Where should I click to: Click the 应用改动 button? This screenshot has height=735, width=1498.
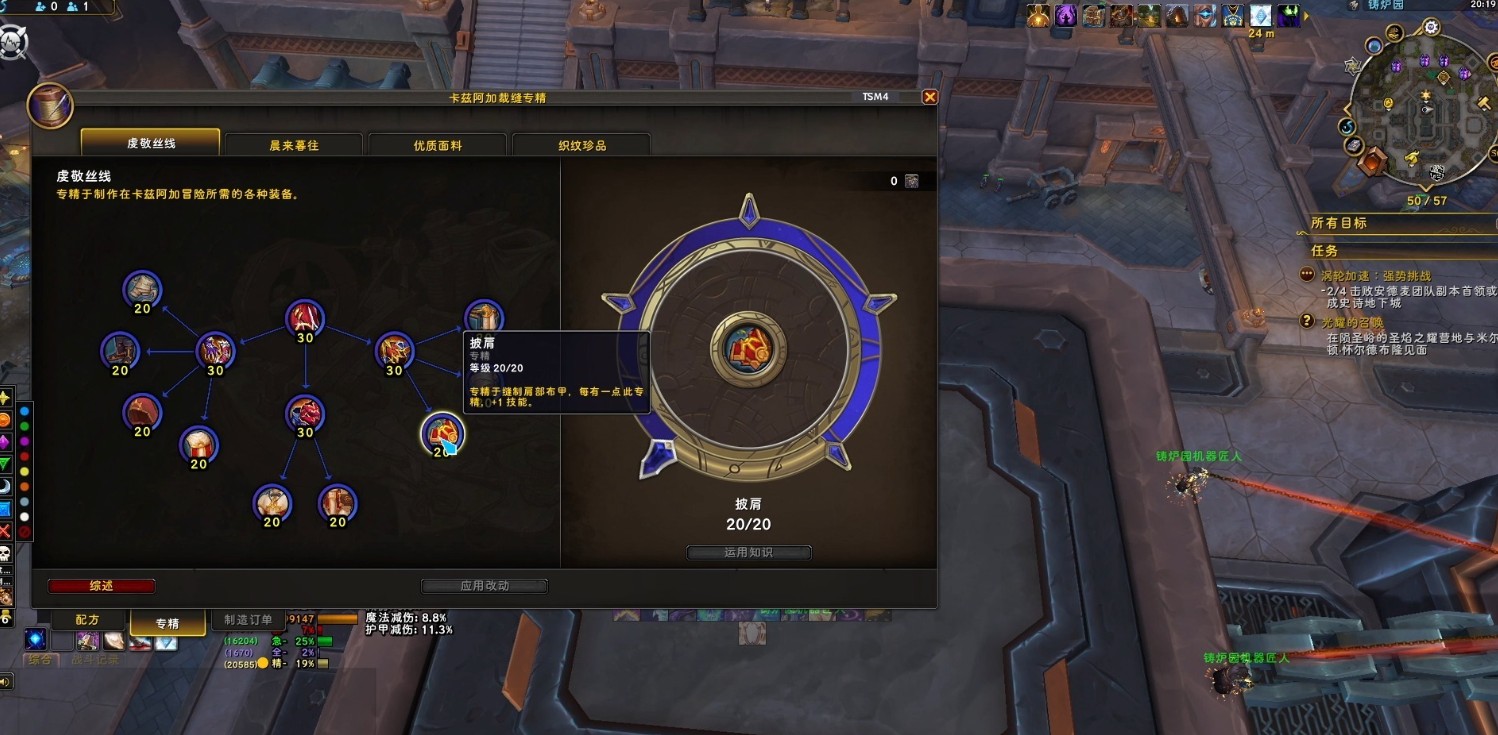tap(484, 585)
